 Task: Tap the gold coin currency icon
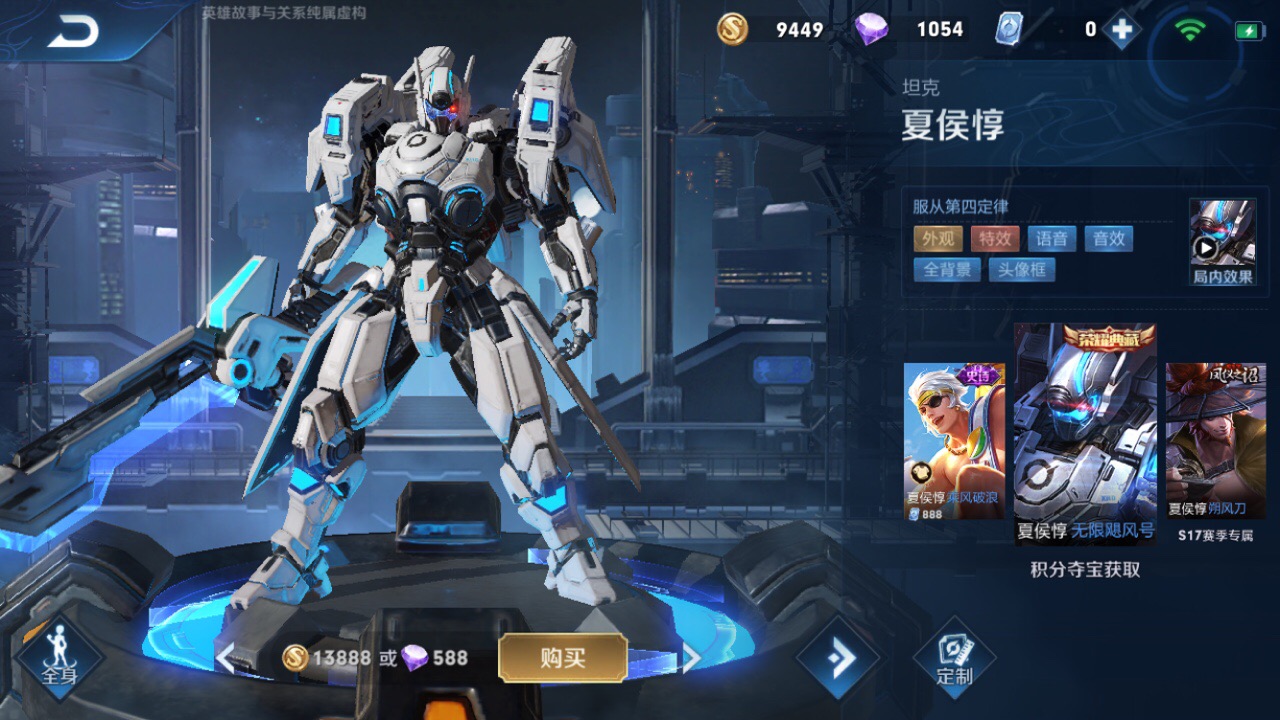732,29
